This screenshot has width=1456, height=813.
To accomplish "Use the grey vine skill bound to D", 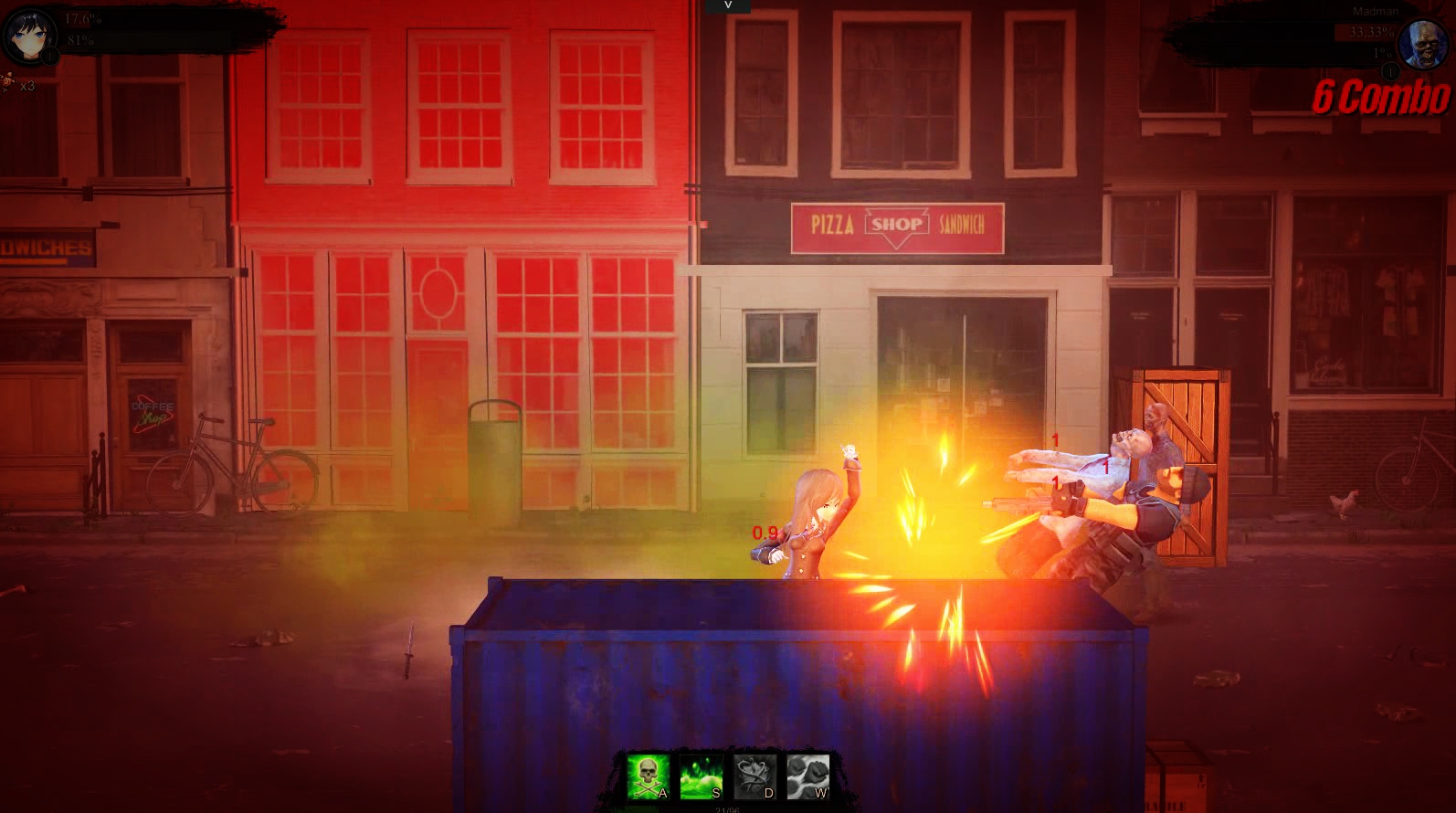I will [x=754, y=776].
